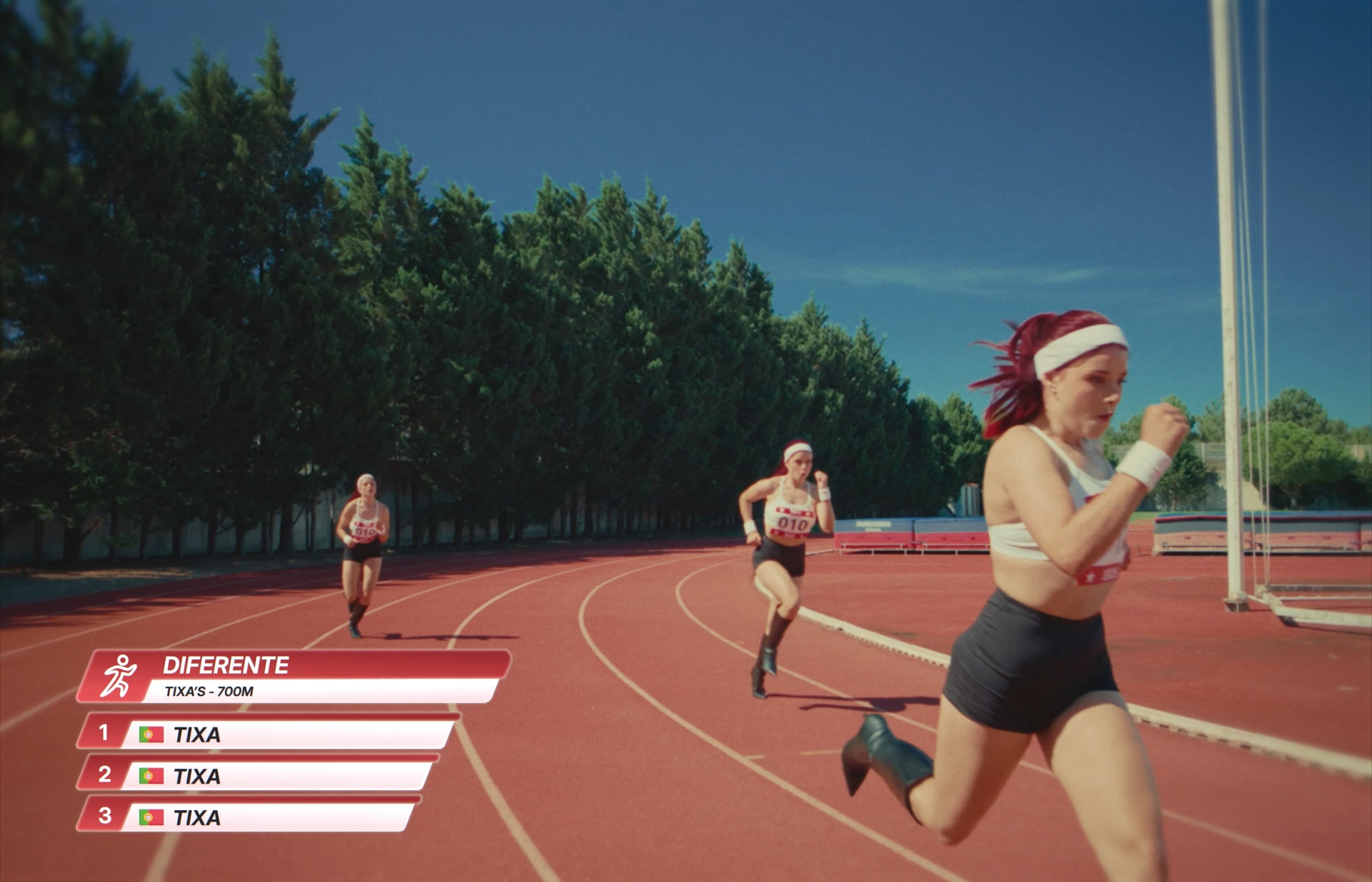Image resolution: width=1372 pixels, height=882 pixels.
Task: Pick the third-place TIXA row
Action: 249,817
